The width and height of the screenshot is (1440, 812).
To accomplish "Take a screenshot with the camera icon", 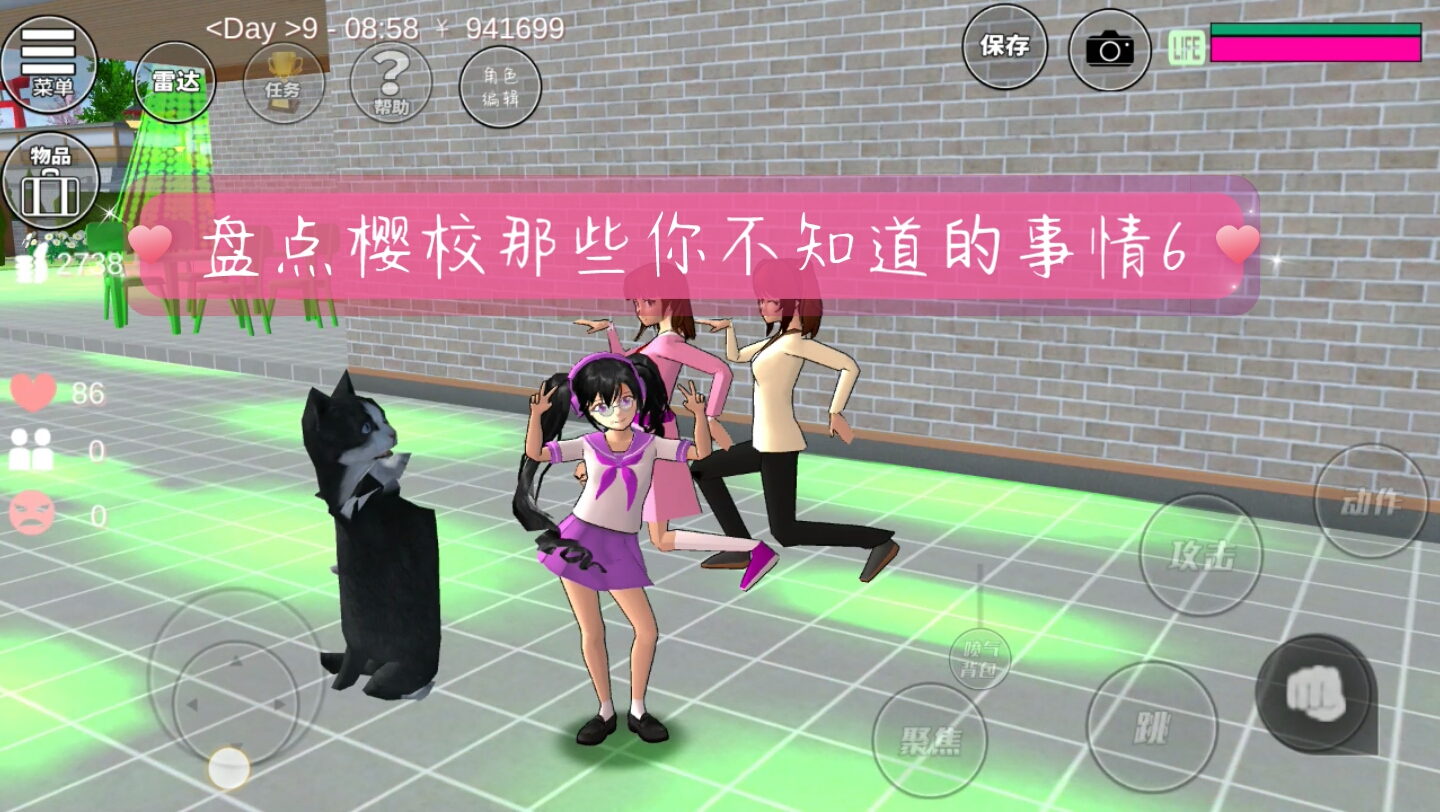I will click(1108, 46).
